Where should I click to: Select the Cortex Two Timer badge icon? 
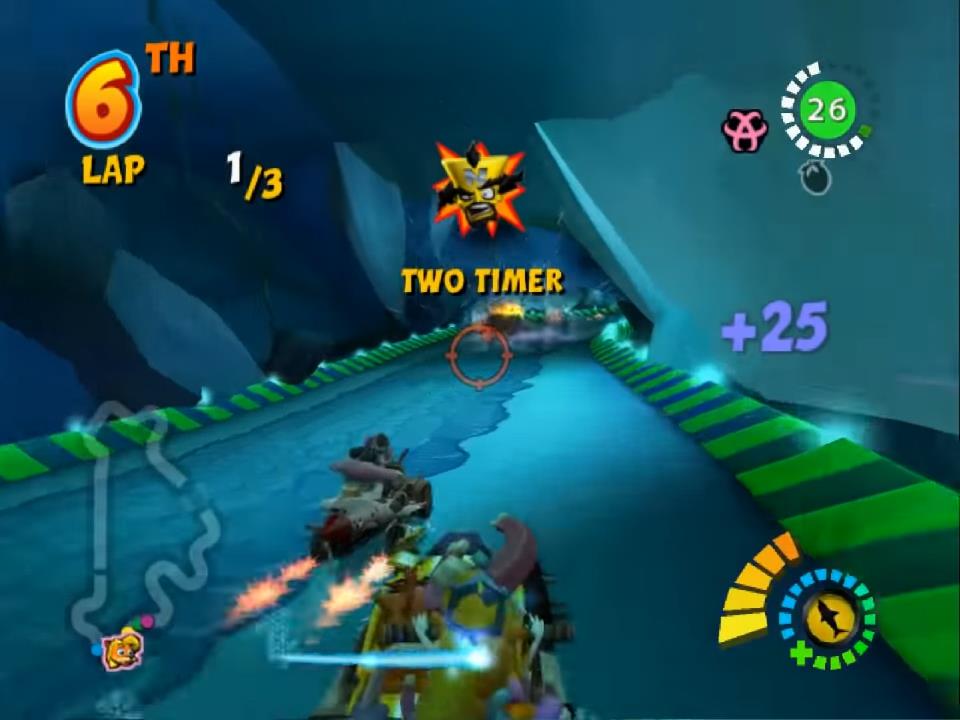pyautogui.click(x=478, y=190)
